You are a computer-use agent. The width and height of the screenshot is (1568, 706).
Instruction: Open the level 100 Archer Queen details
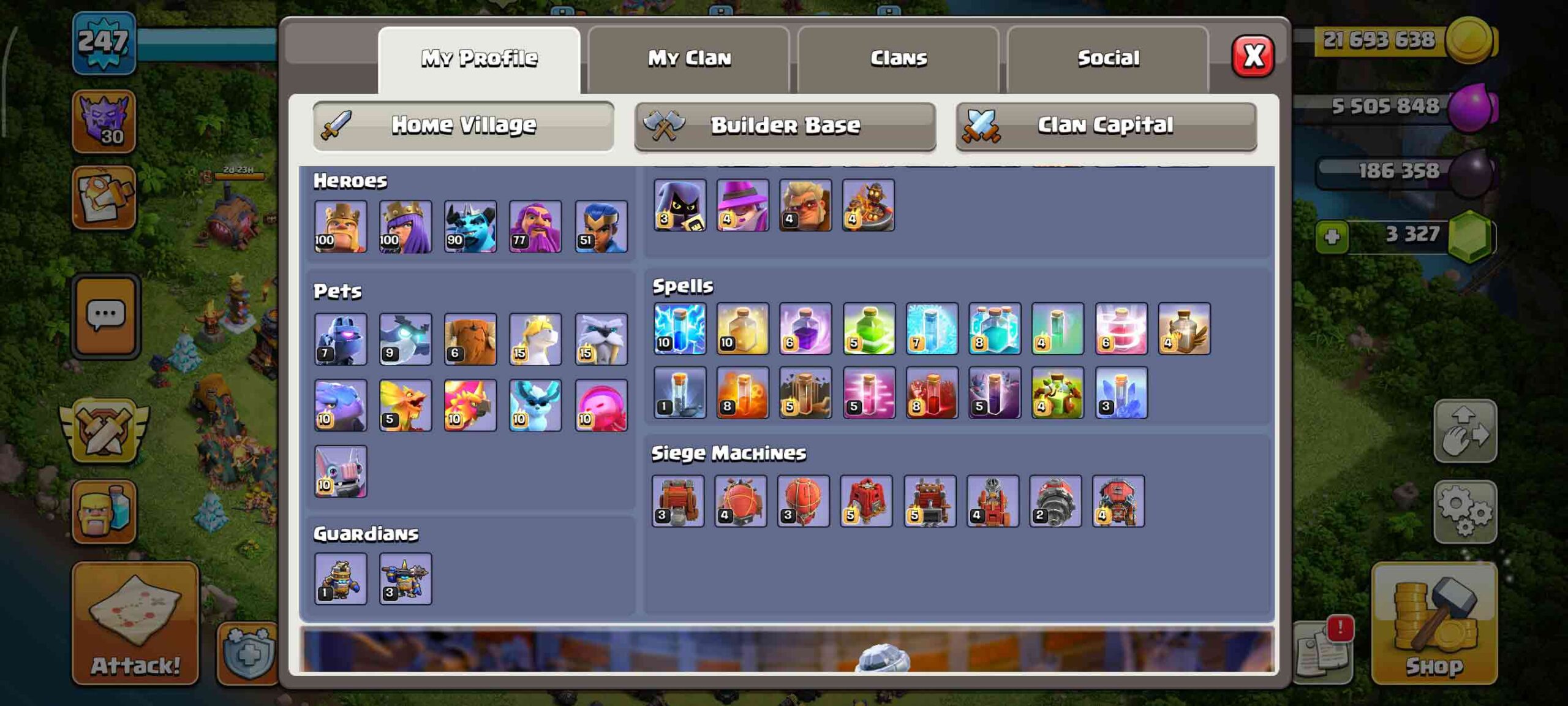tap(407, 227)
